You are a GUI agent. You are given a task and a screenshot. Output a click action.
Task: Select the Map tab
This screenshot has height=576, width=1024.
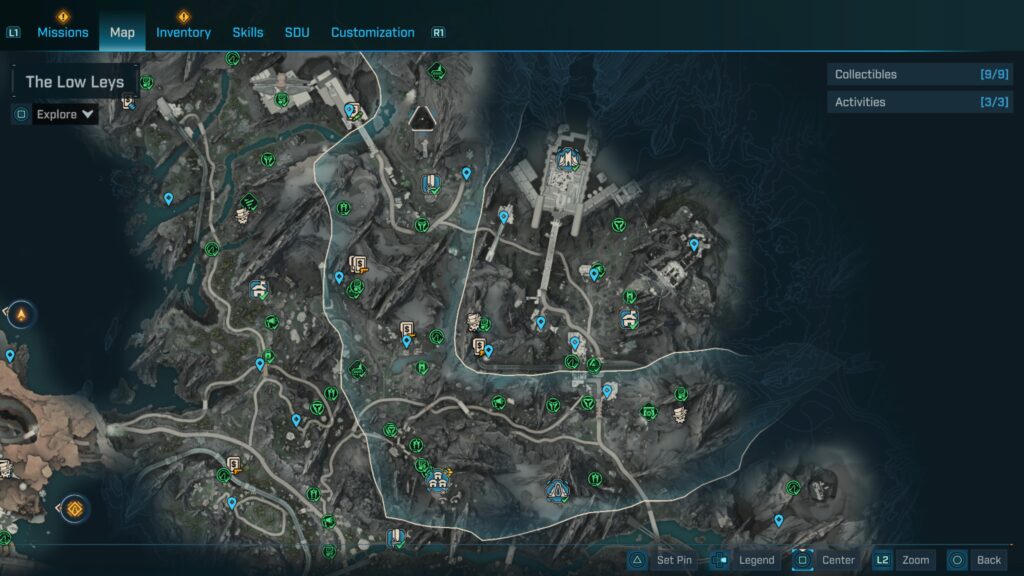pos(122,32)
